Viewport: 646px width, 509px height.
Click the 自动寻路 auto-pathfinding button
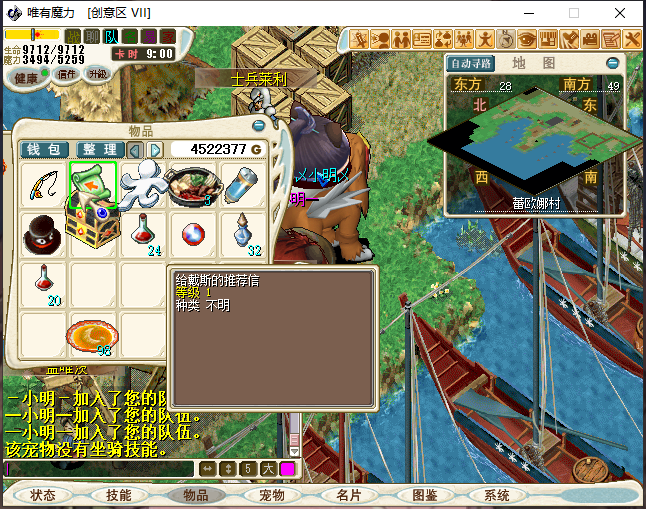click(x=472, y=63)
